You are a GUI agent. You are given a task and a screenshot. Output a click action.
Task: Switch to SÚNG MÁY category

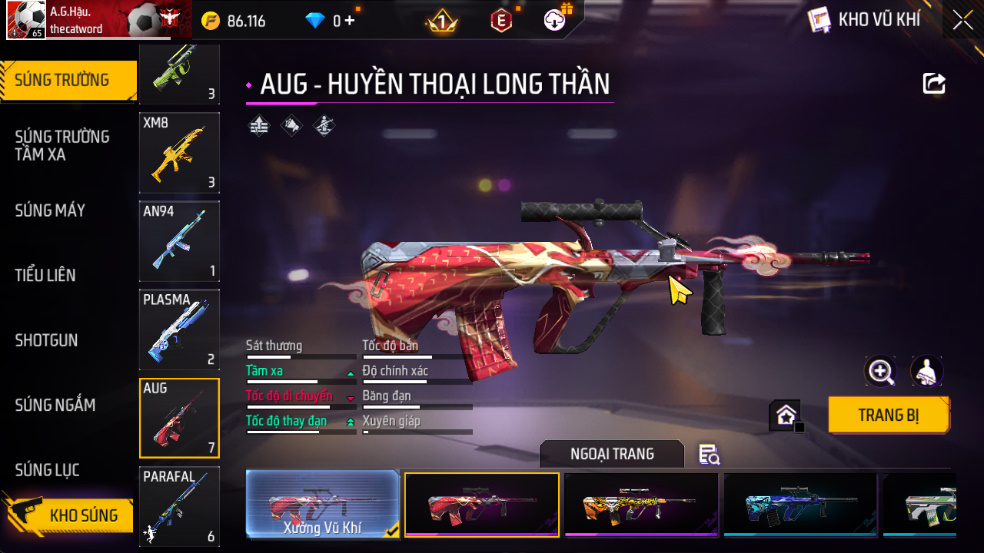tap(50, 210)
